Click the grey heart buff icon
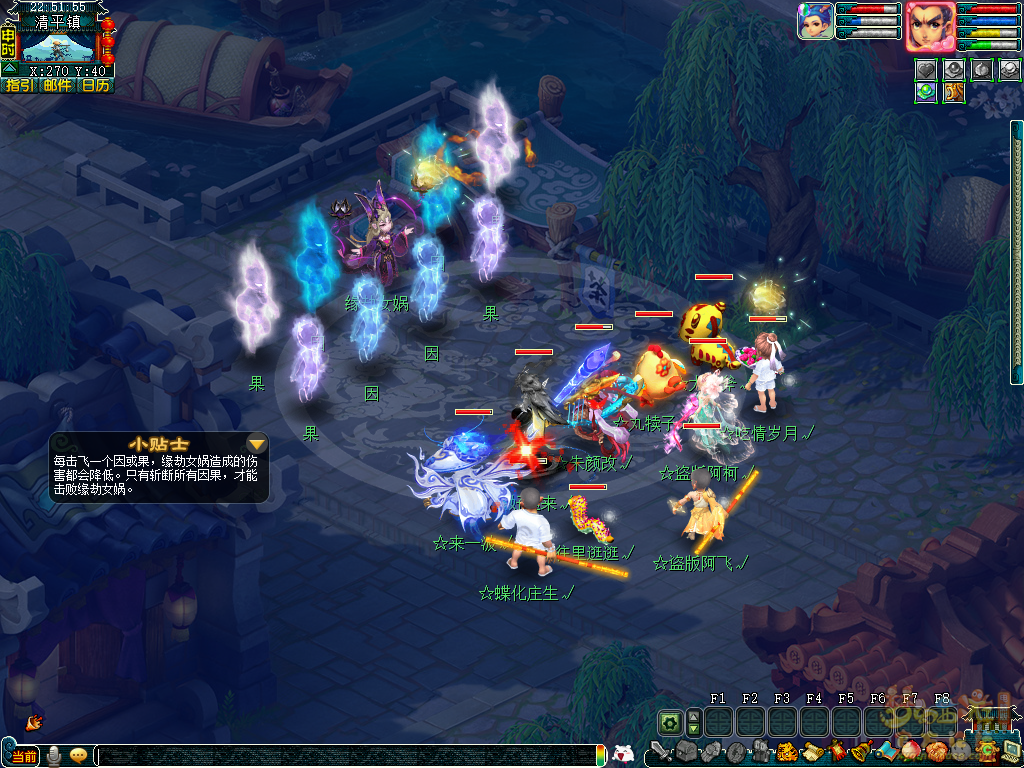This screenshot has width=1024, height=768. [925, 69]
